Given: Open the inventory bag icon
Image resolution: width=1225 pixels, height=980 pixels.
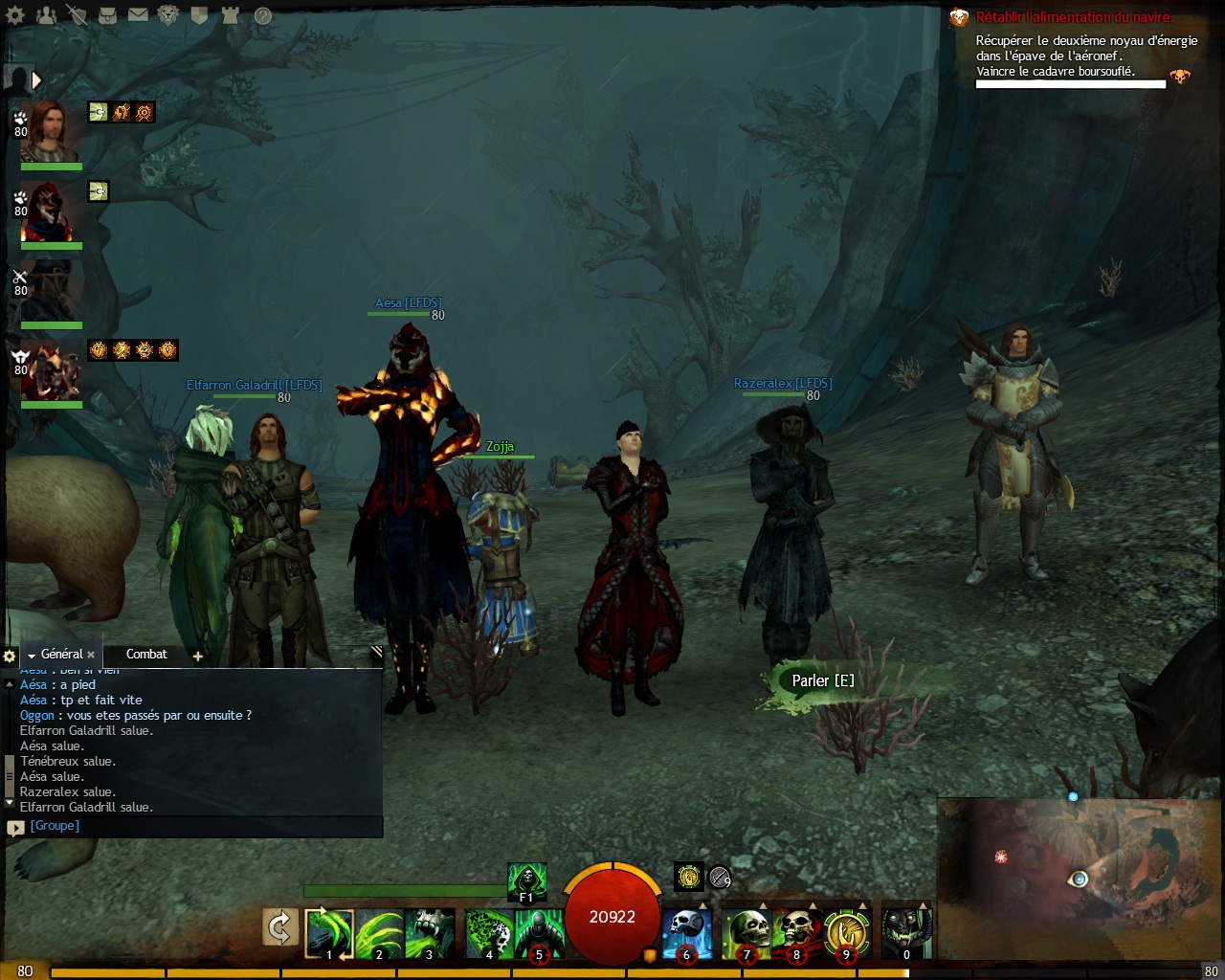Looking at the screenshot, I should 107,14.
